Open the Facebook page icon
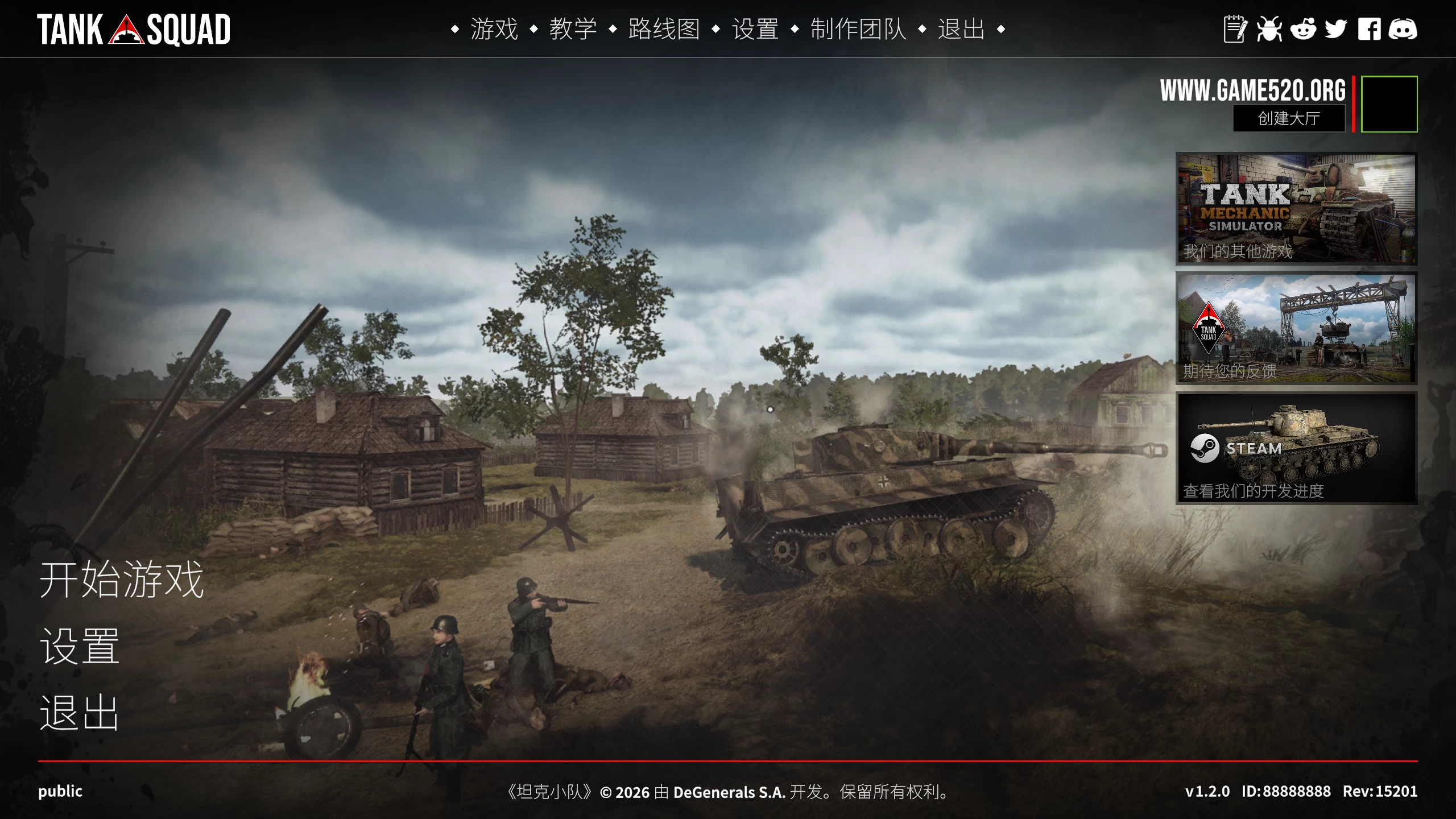 1371,30
